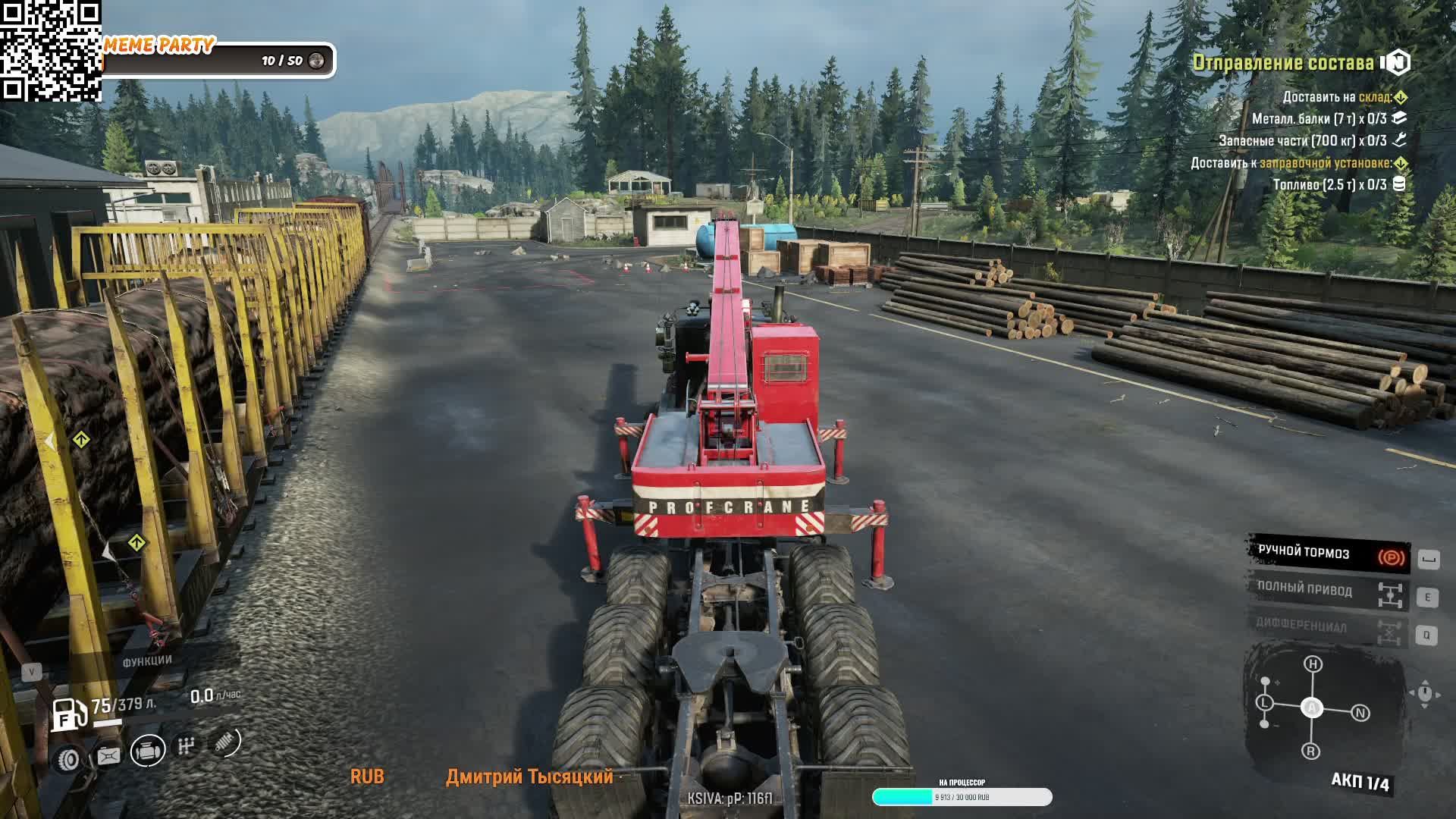Shift into N neutral gear
The image size is (1456, 819).
[x=1360, y=713]
